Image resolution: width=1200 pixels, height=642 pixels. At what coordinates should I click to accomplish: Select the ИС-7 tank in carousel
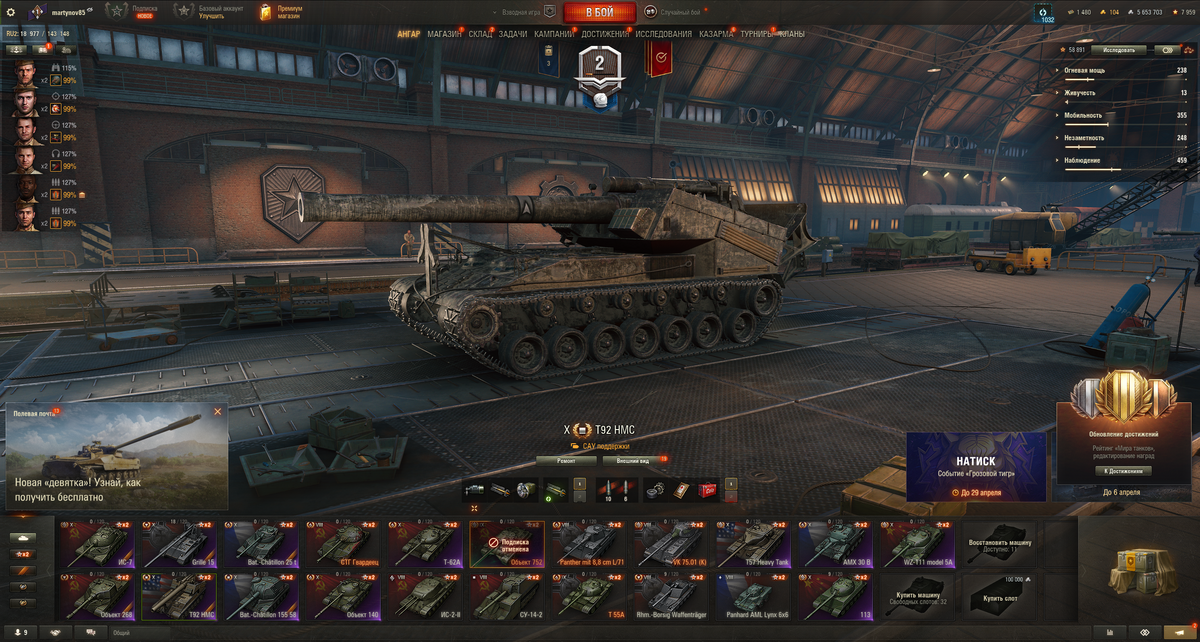tap(96, 545)
